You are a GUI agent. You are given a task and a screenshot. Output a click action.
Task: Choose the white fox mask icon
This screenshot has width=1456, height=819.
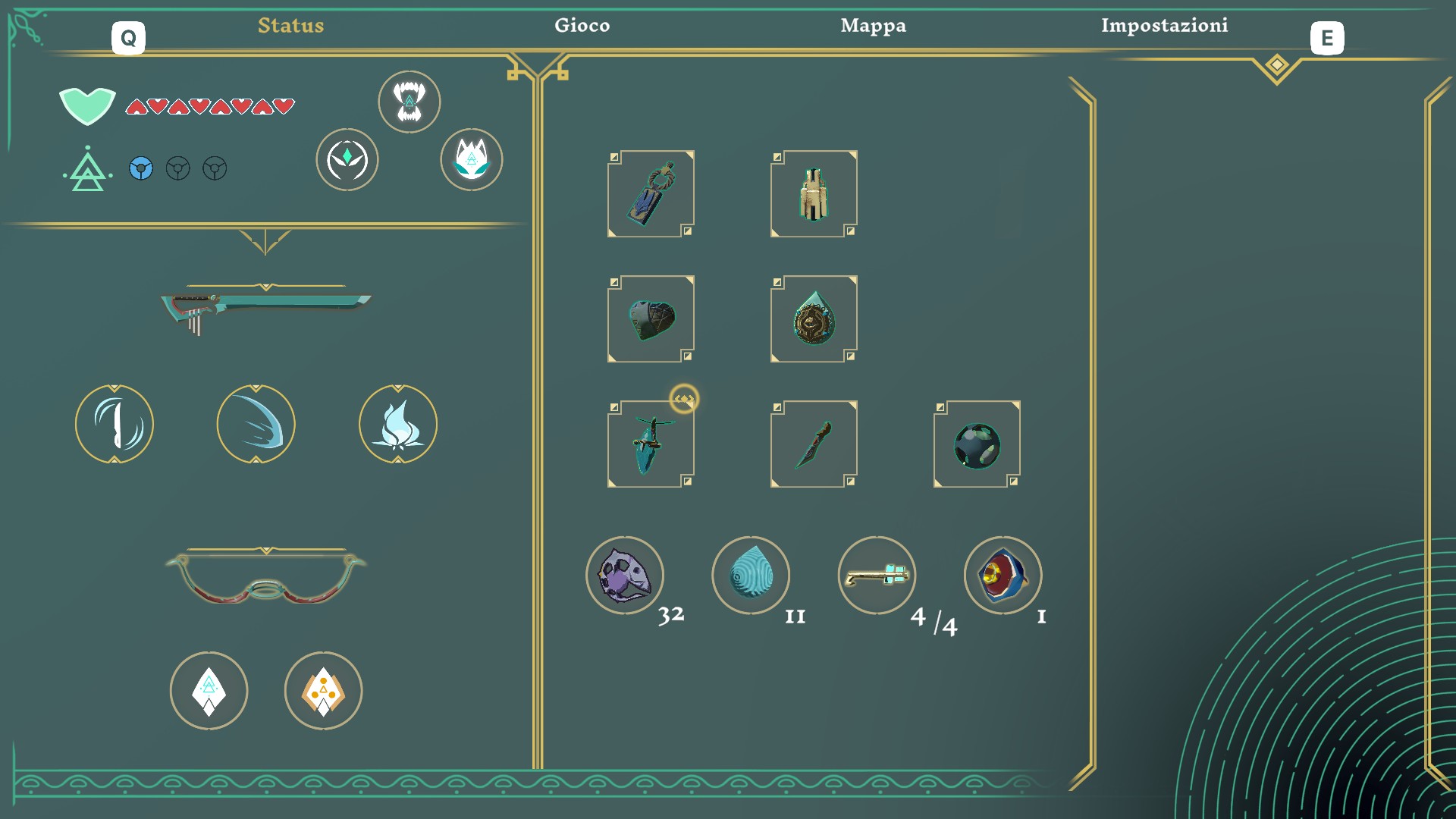pyautogui.click(x=472, y=159)
